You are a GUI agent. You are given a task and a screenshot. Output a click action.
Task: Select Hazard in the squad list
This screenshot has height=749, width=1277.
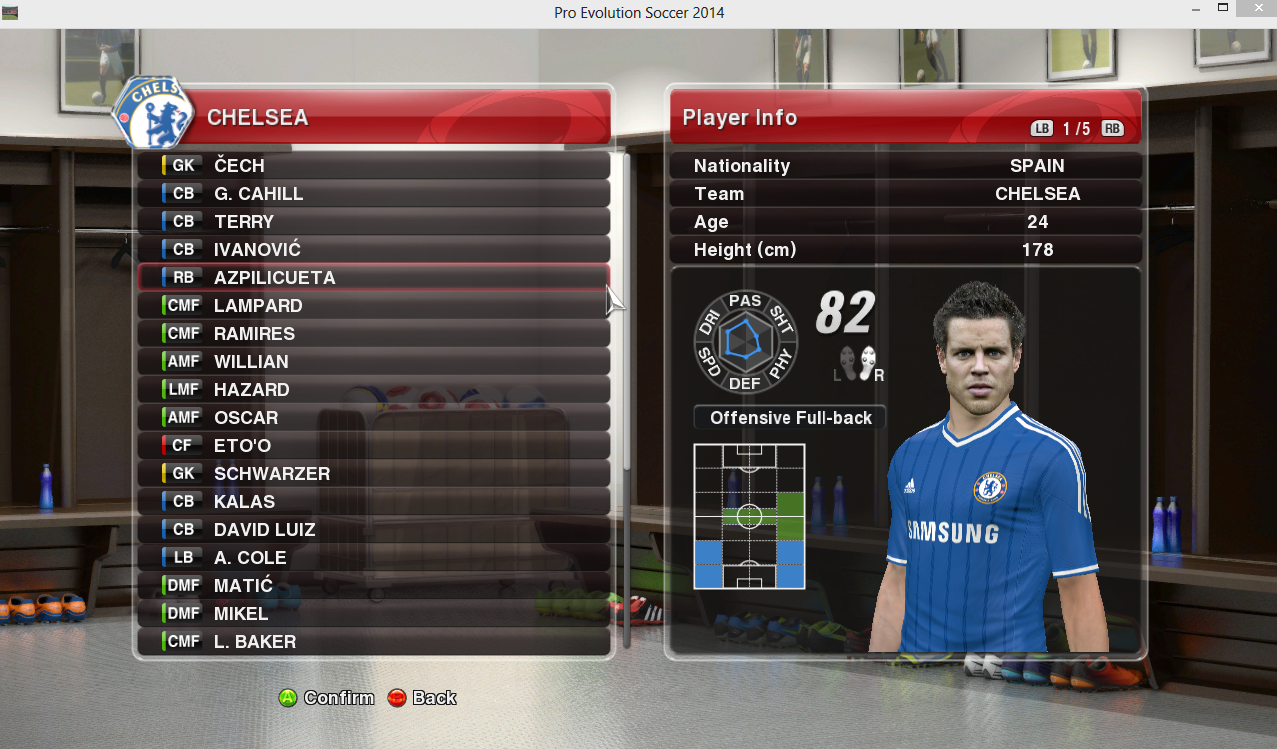tap(373, 390)
